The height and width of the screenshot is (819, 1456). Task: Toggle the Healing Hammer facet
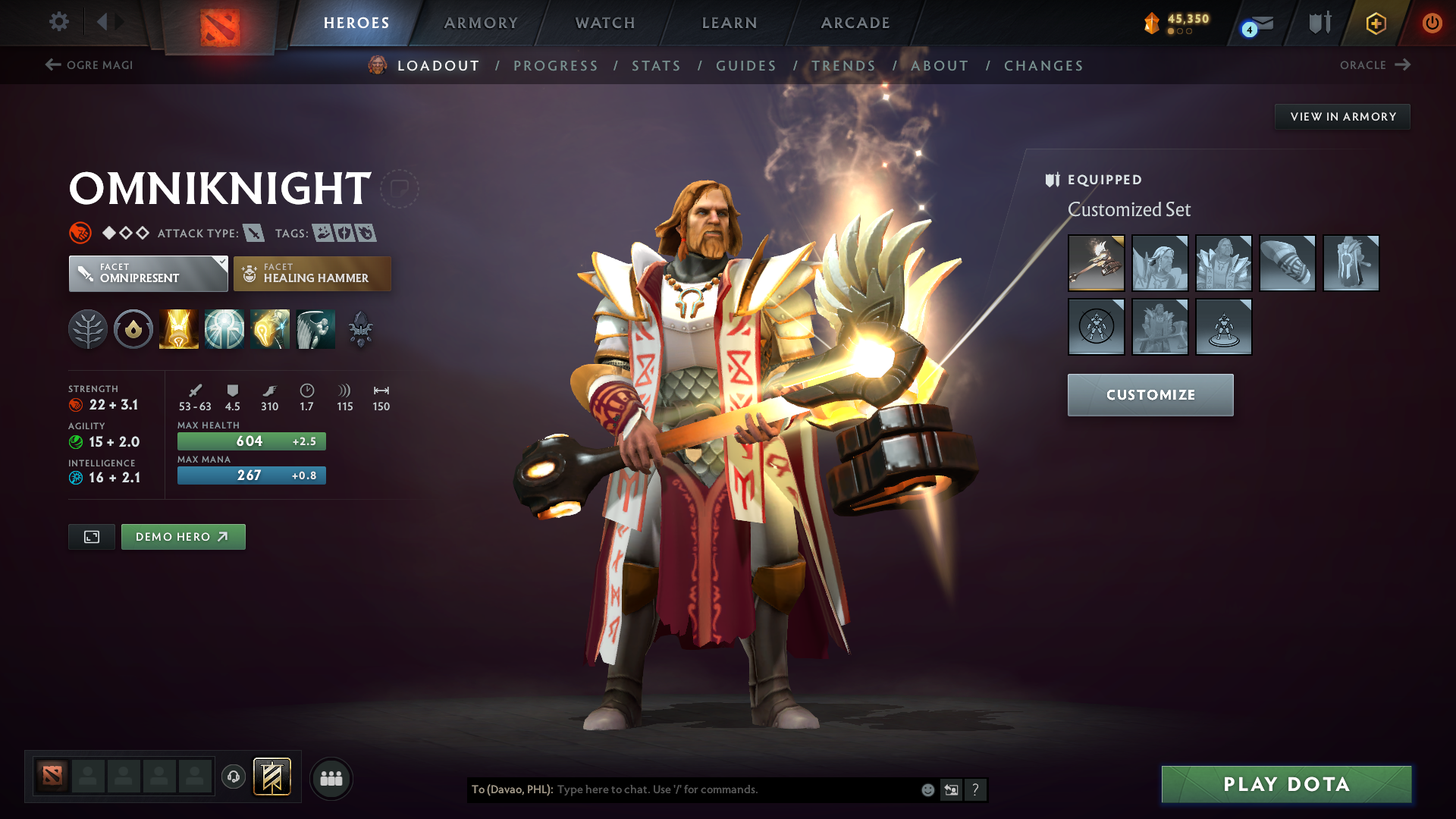click(x=312, y=273)
